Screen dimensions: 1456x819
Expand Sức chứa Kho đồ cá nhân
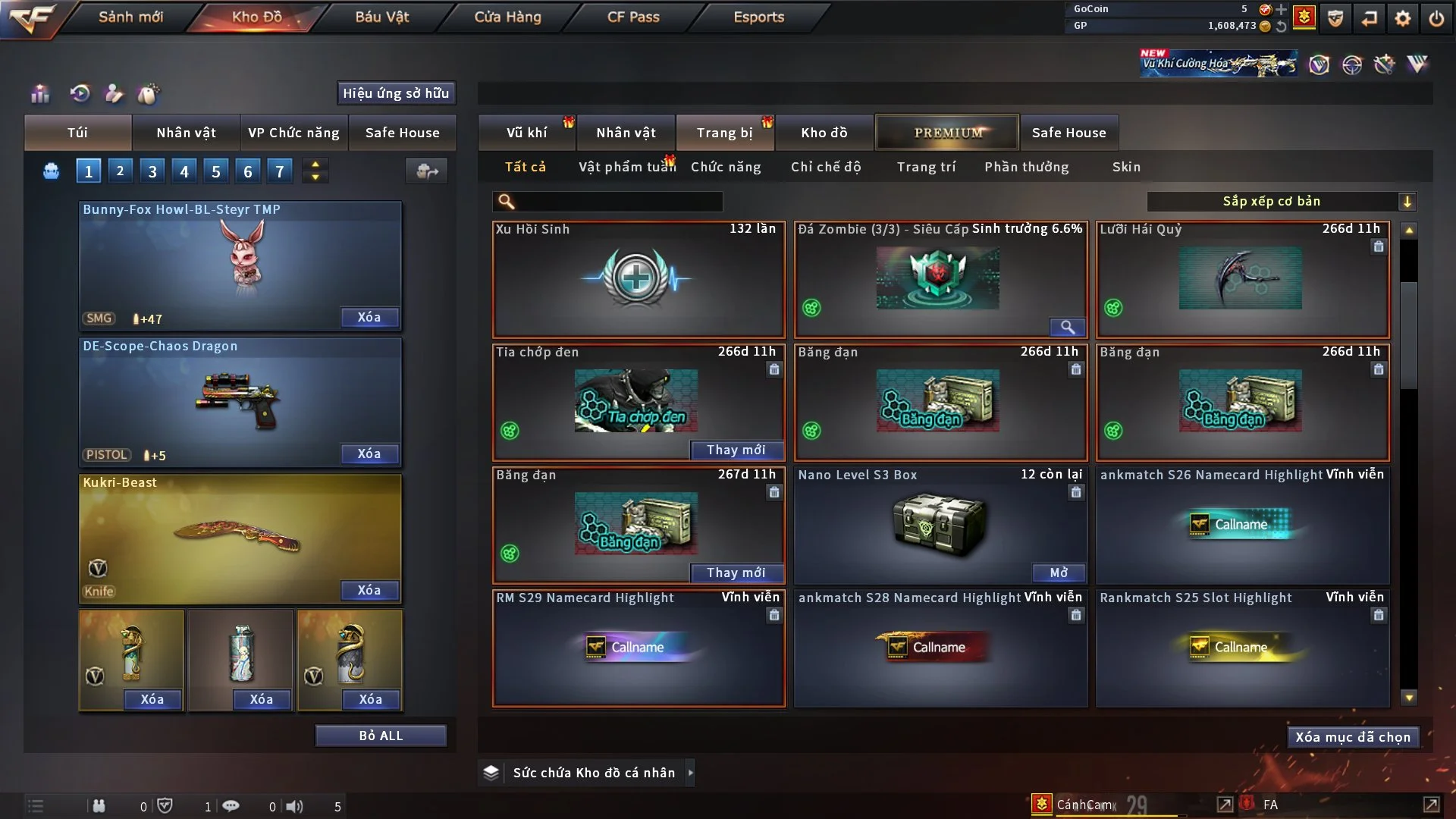689,773
